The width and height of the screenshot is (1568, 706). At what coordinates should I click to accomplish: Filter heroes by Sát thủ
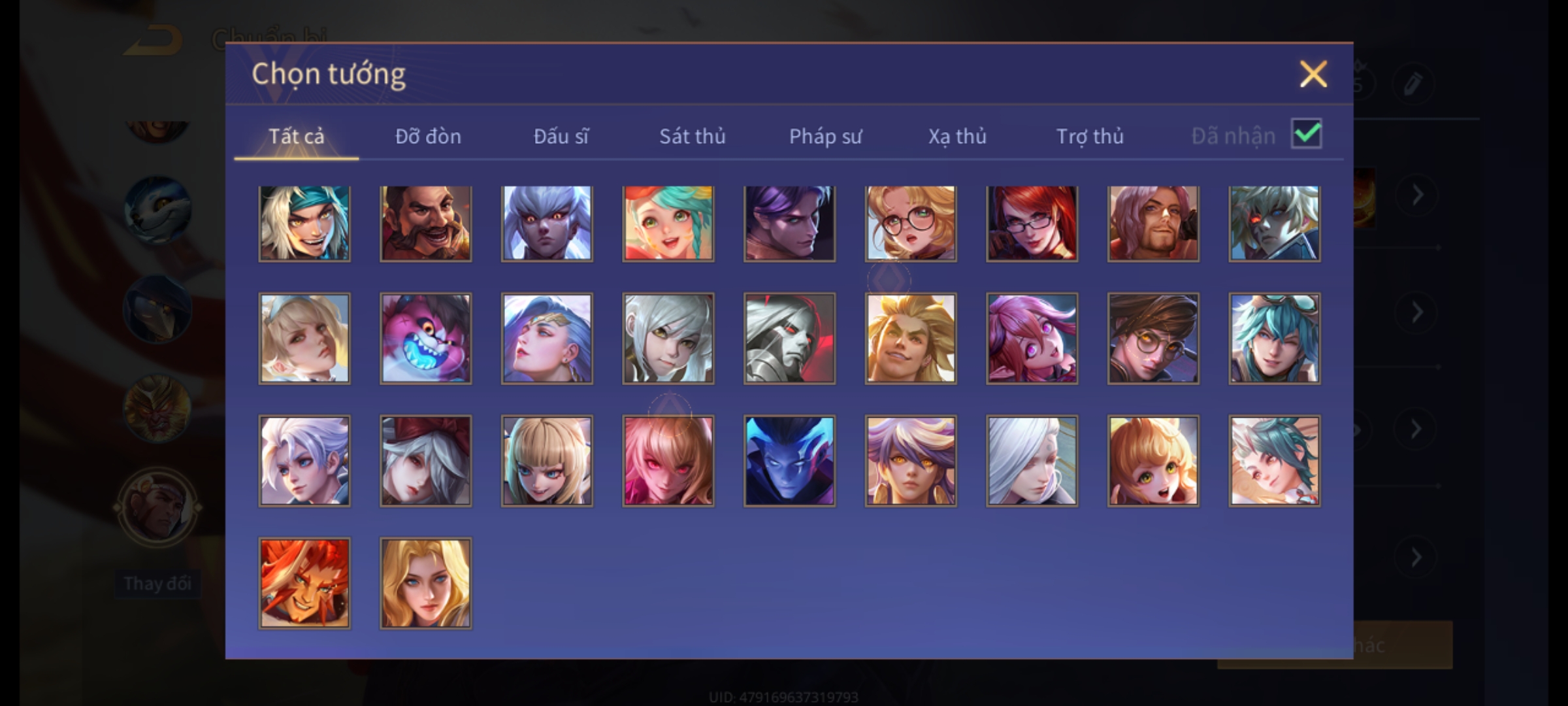coord(692,136)
